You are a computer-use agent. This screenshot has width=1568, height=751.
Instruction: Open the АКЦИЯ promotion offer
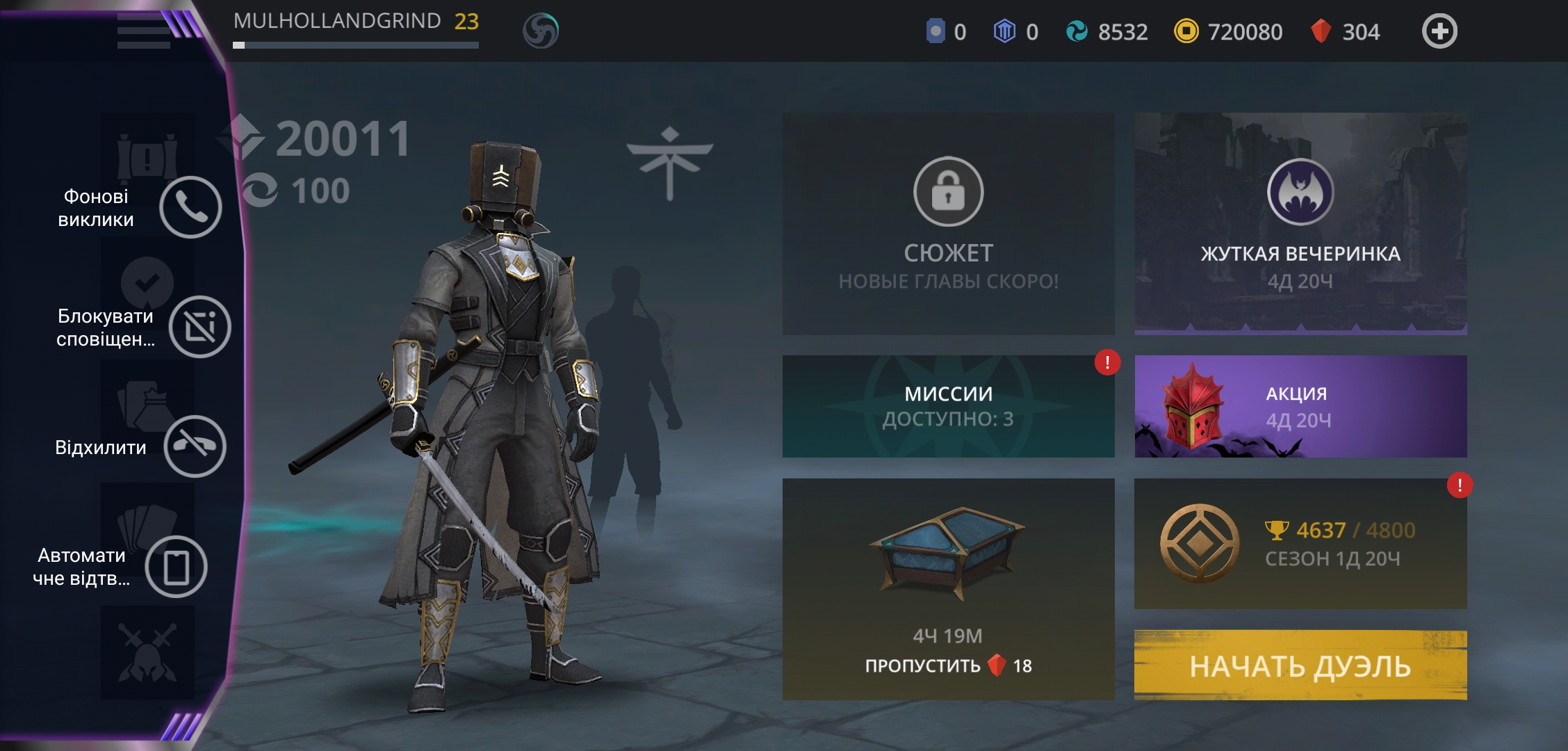coord(1300,406)
